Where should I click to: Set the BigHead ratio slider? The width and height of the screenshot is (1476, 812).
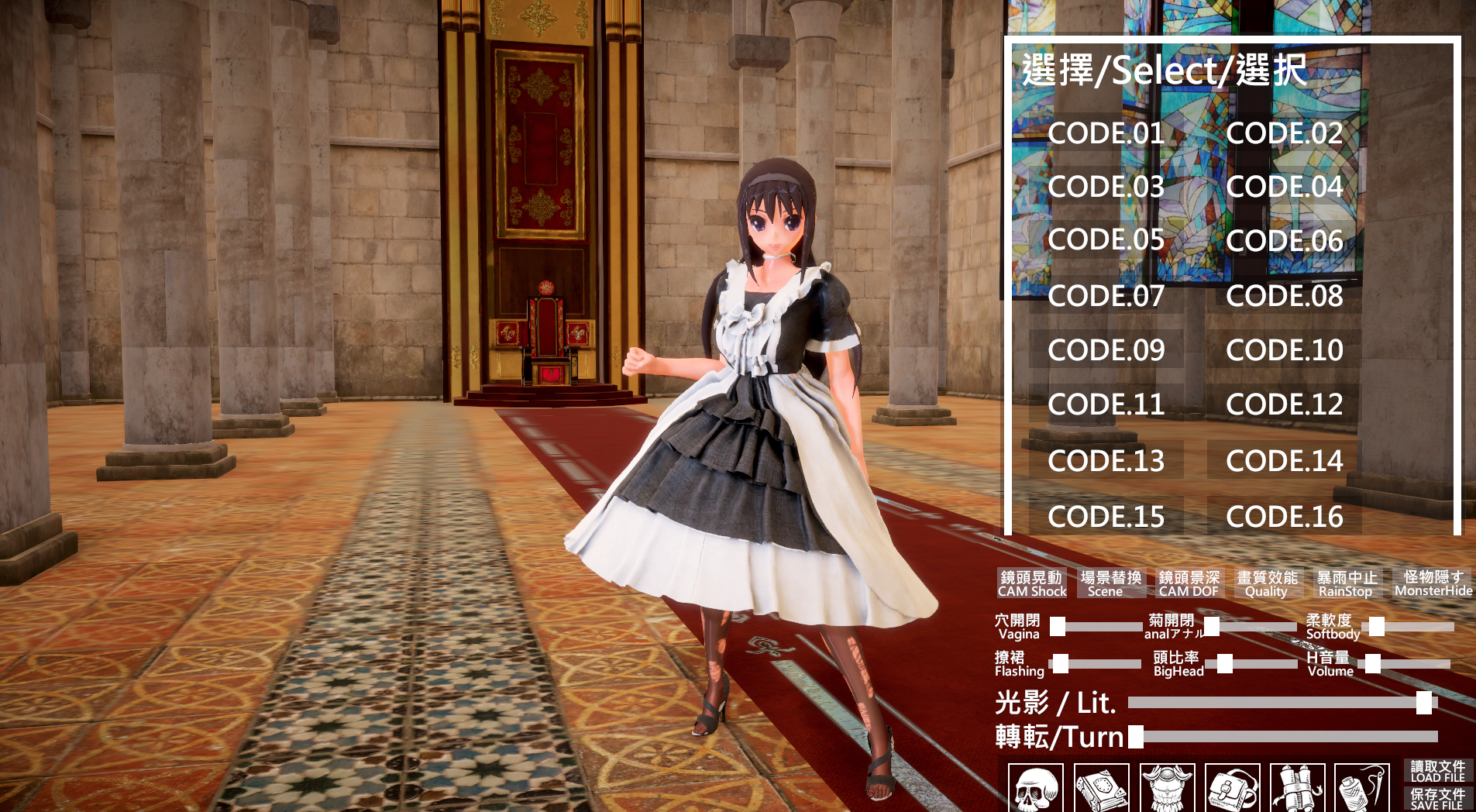click(1259, 664)
